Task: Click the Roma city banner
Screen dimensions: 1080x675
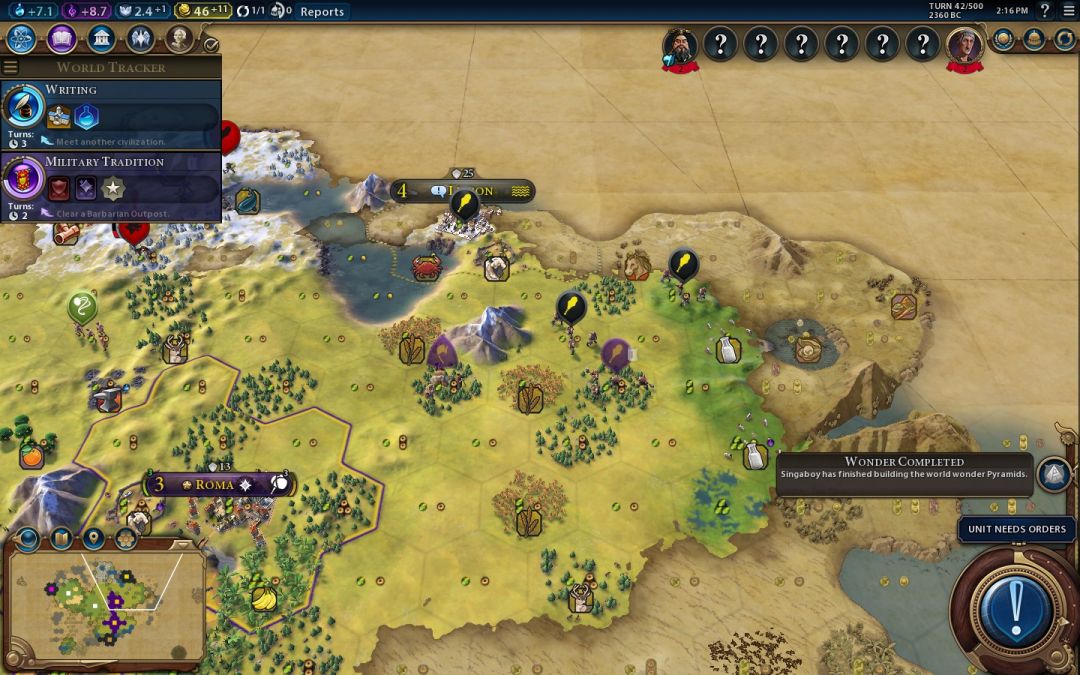Action: tap(215, 484)
